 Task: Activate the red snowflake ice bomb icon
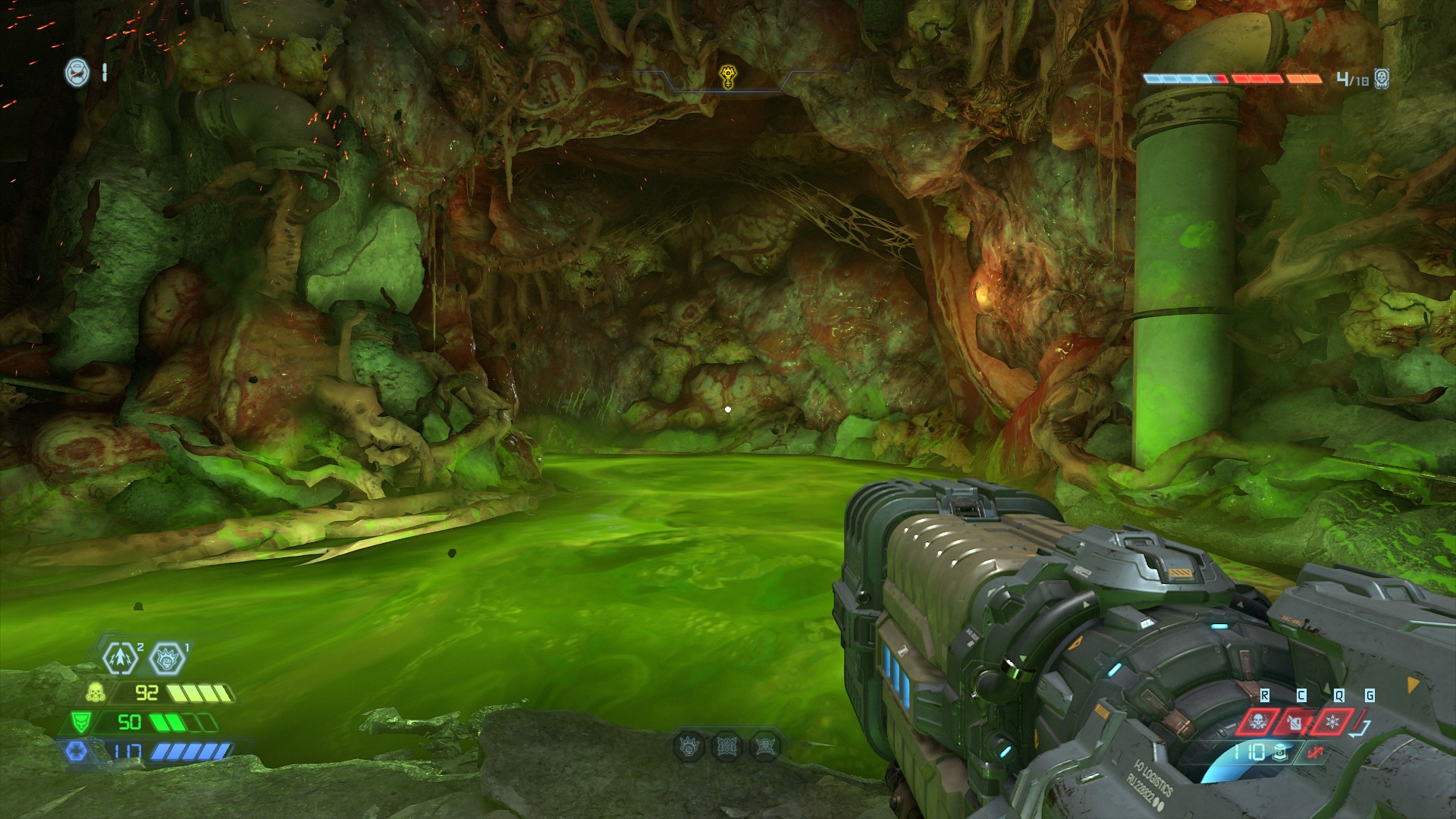coord(1334,721)
